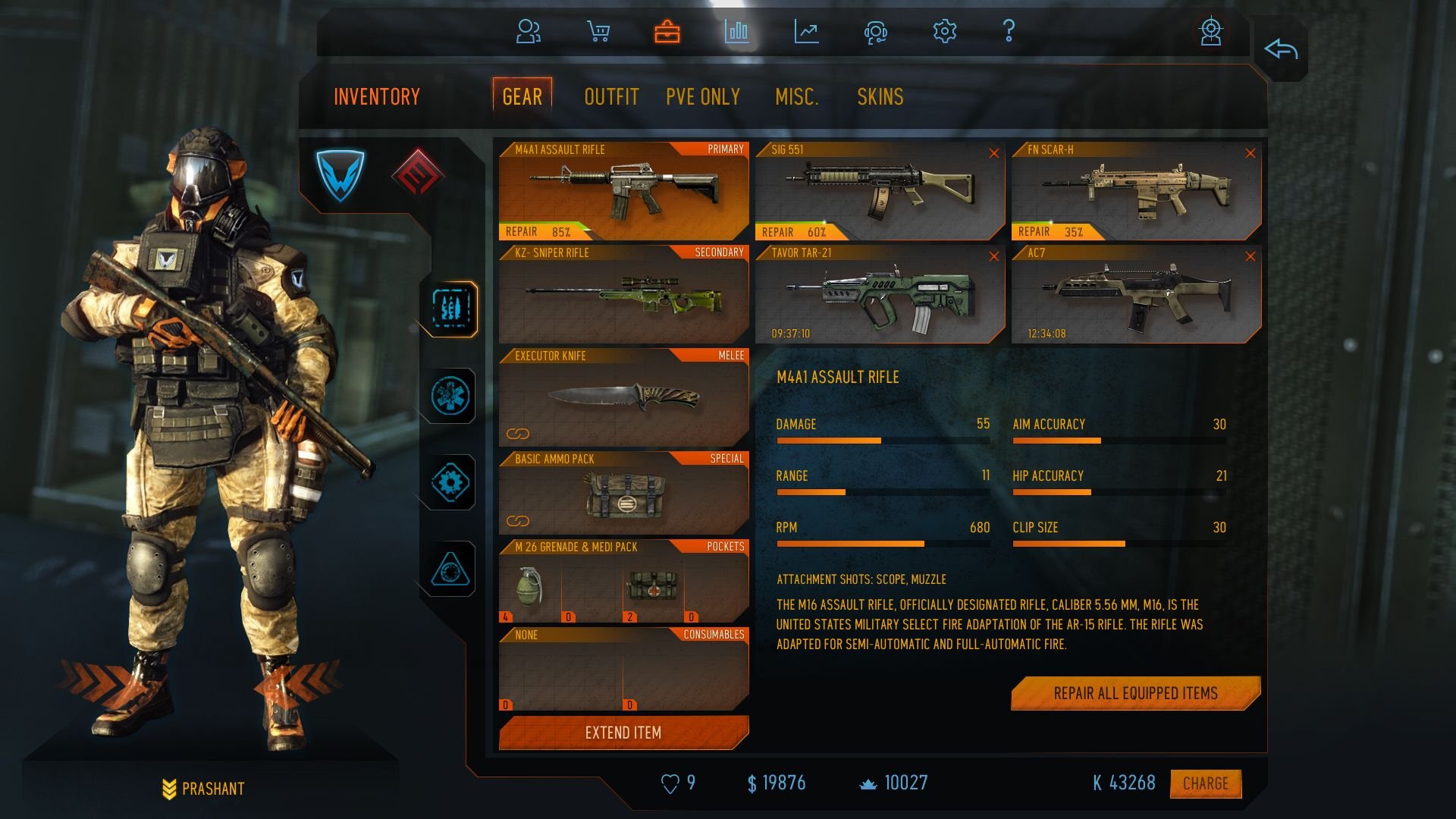
Task: Select the Misc. tab
Action: pos(796,97)
